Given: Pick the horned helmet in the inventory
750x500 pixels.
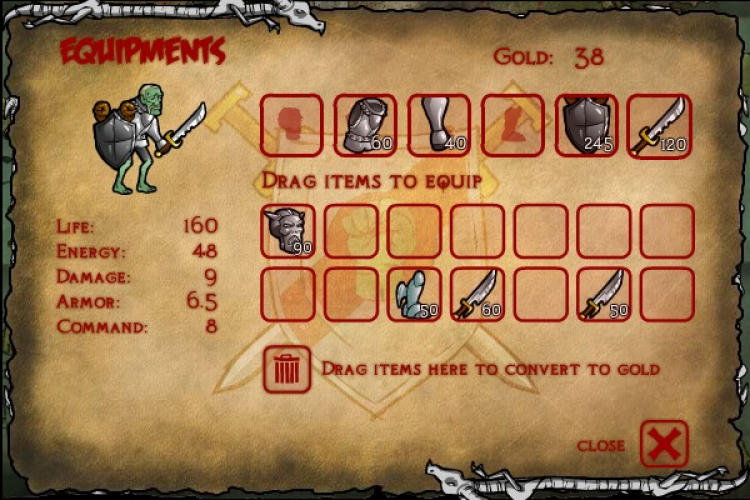Looking at the screenshot, I should [x=288, y=231].
